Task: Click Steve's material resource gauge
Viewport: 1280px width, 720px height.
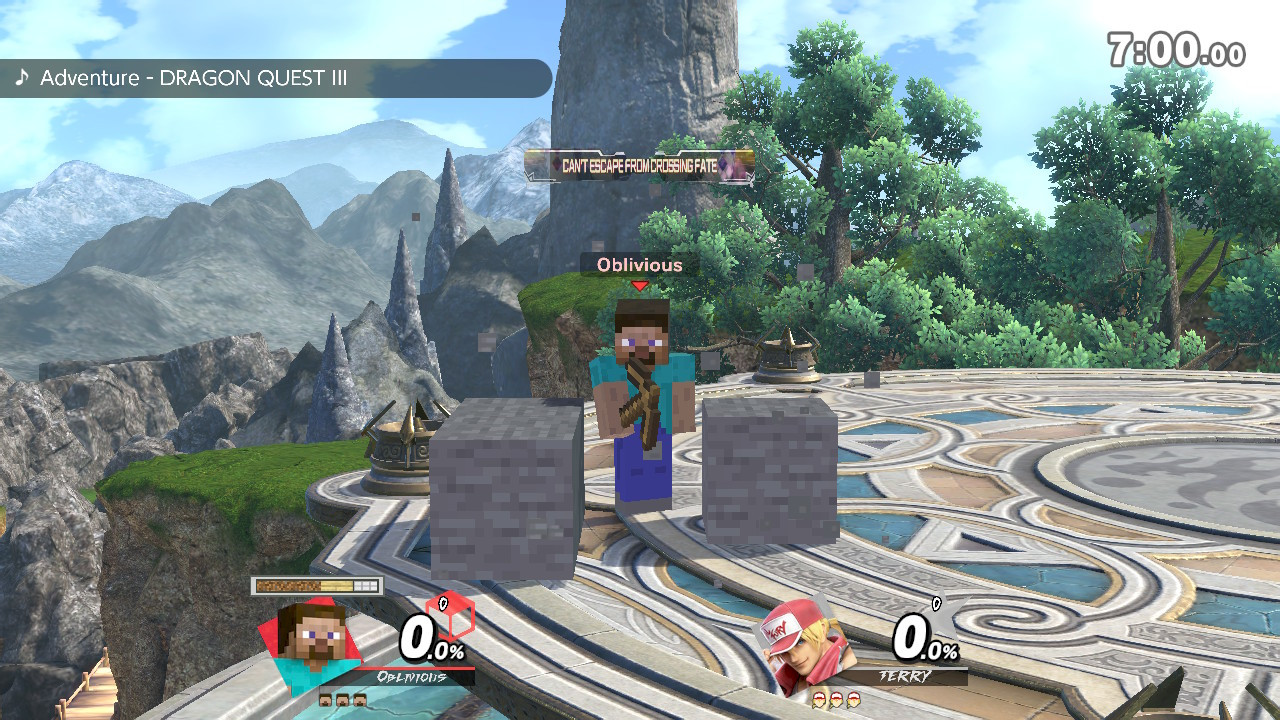Action: tap(315, 584)
